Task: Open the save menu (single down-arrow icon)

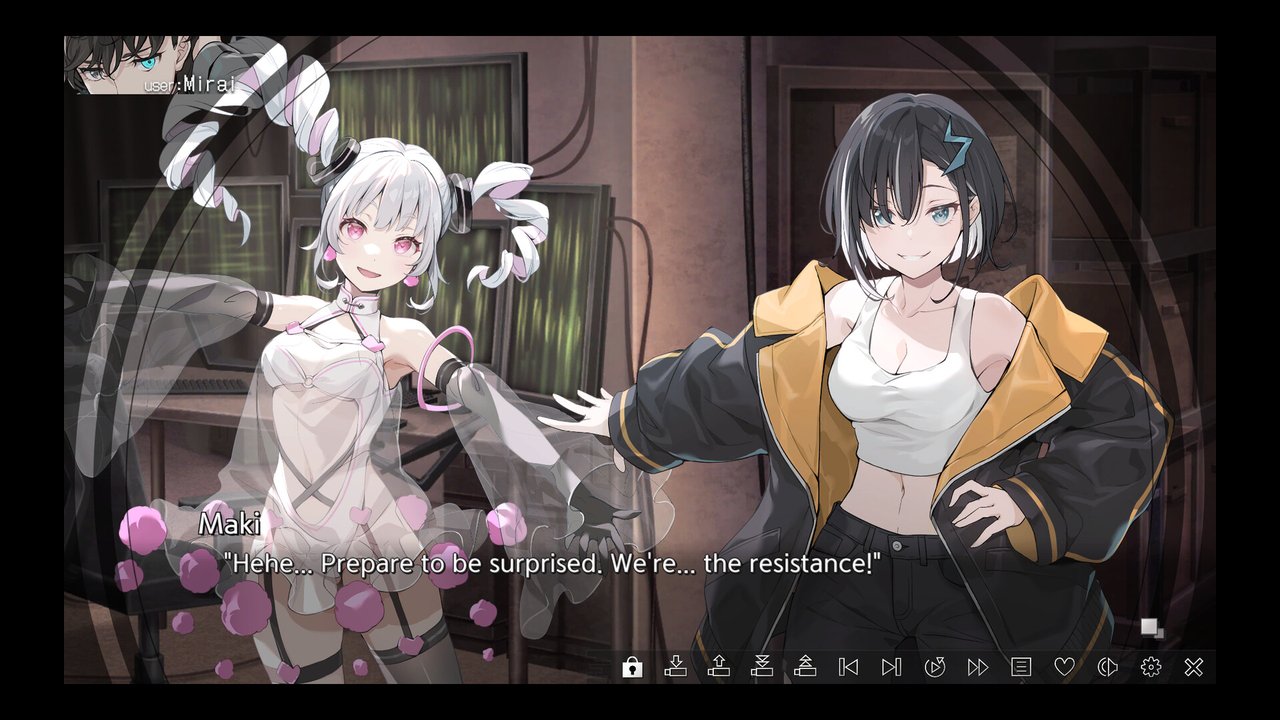Action: 675,667
